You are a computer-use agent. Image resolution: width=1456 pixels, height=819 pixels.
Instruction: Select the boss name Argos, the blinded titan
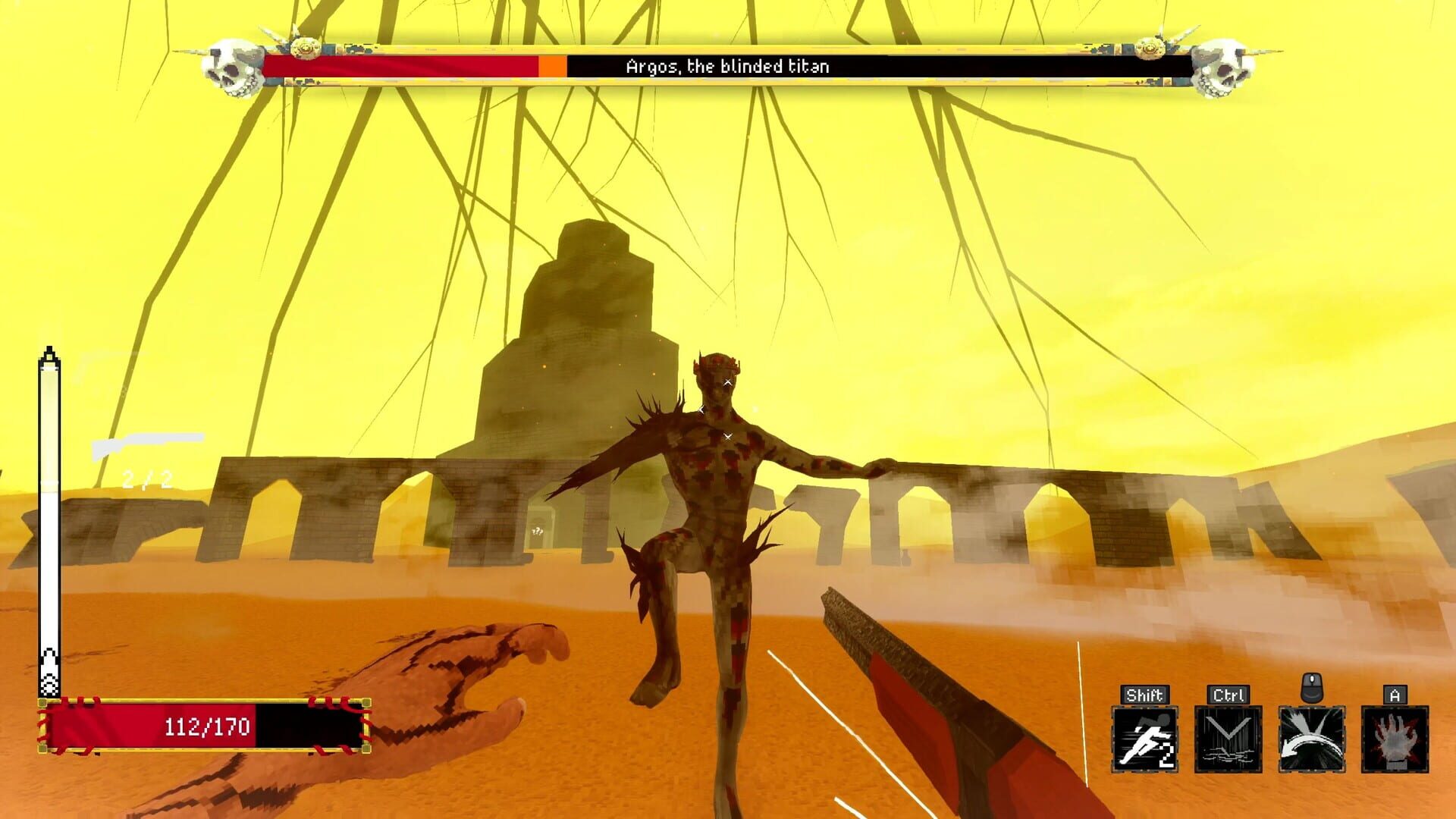click(728, 64)
